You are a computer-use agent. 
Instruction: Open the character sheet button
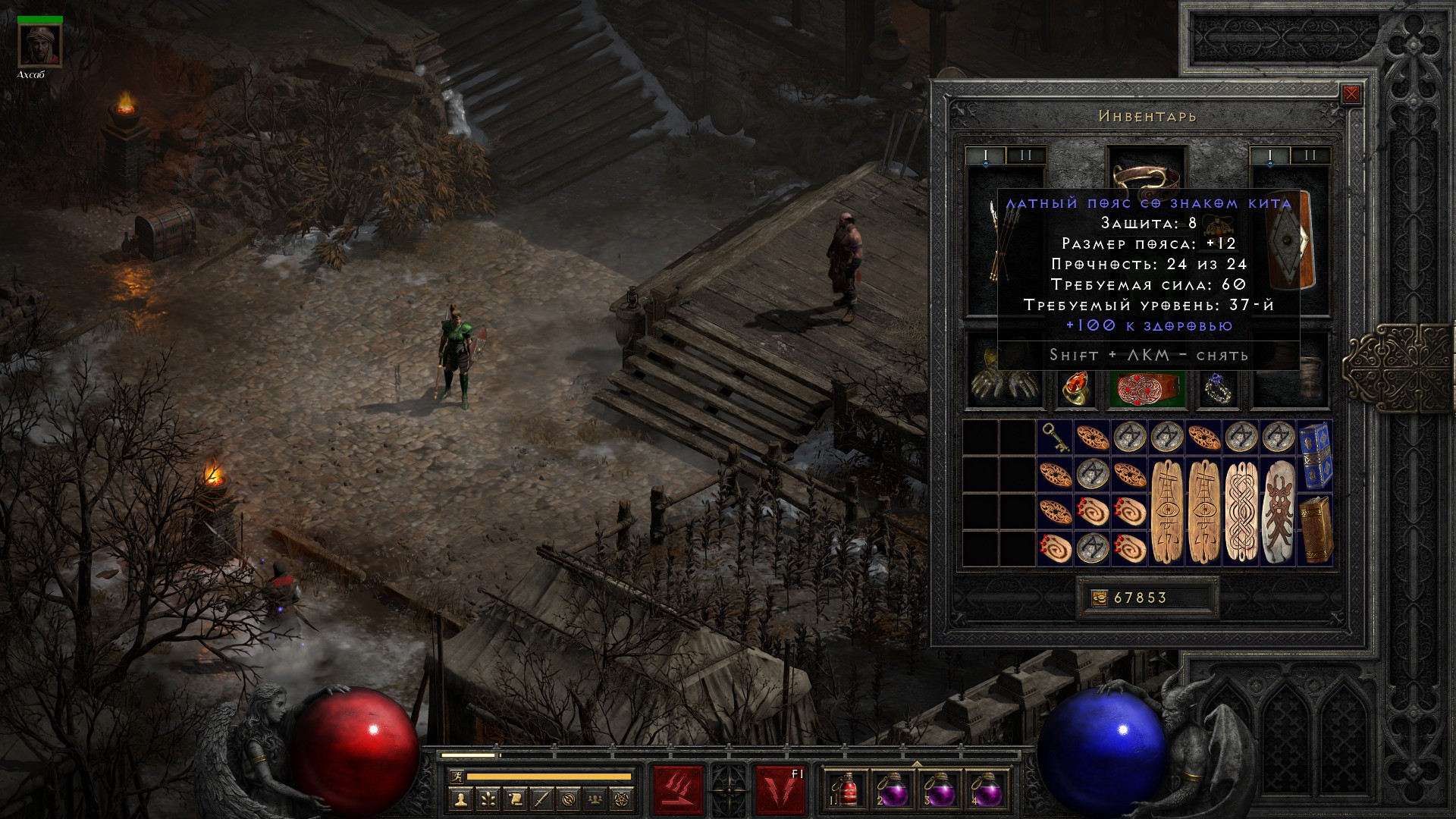point(460,799)
